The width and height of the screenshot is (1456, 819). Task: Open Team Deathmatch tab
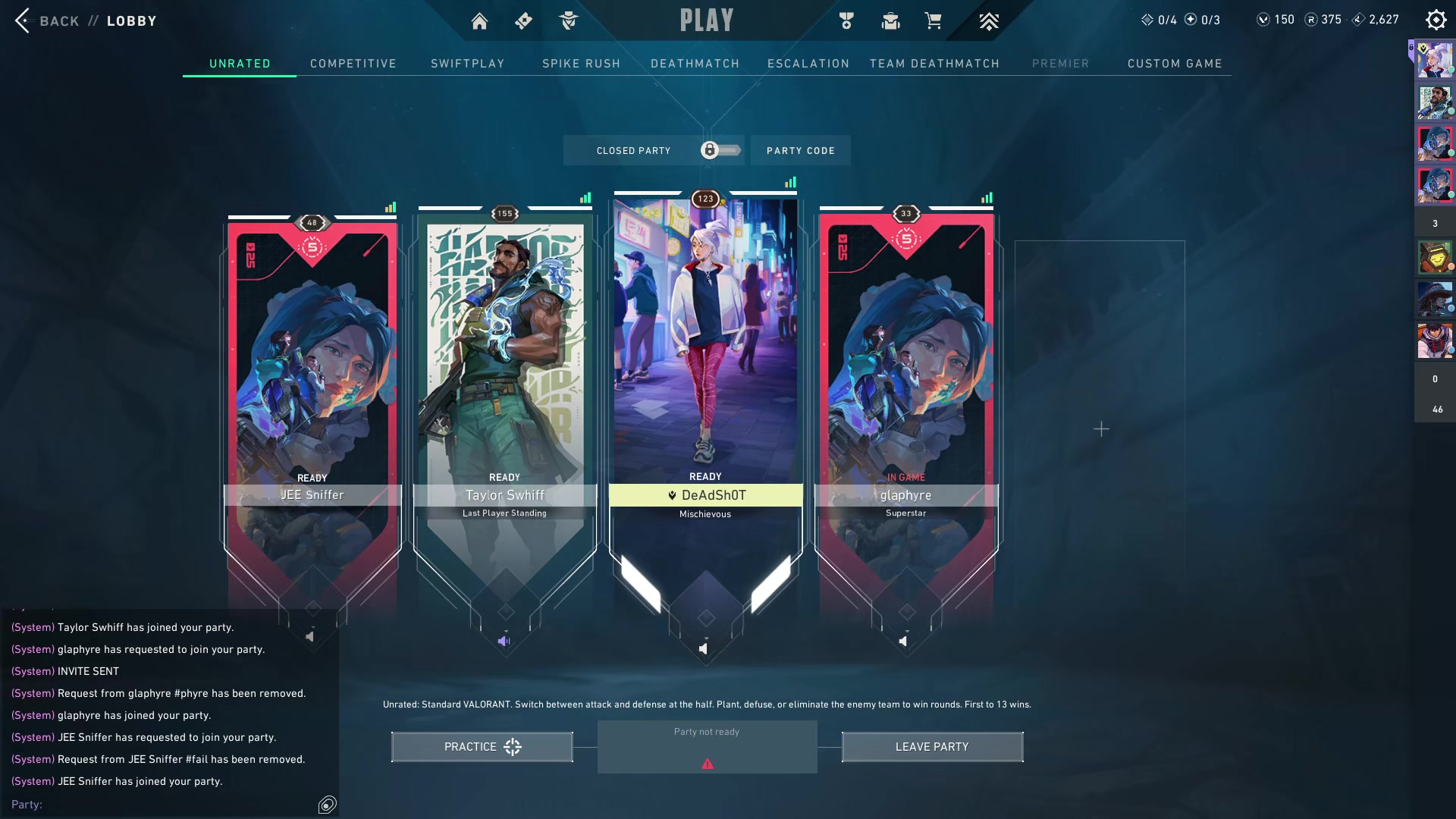934,64
